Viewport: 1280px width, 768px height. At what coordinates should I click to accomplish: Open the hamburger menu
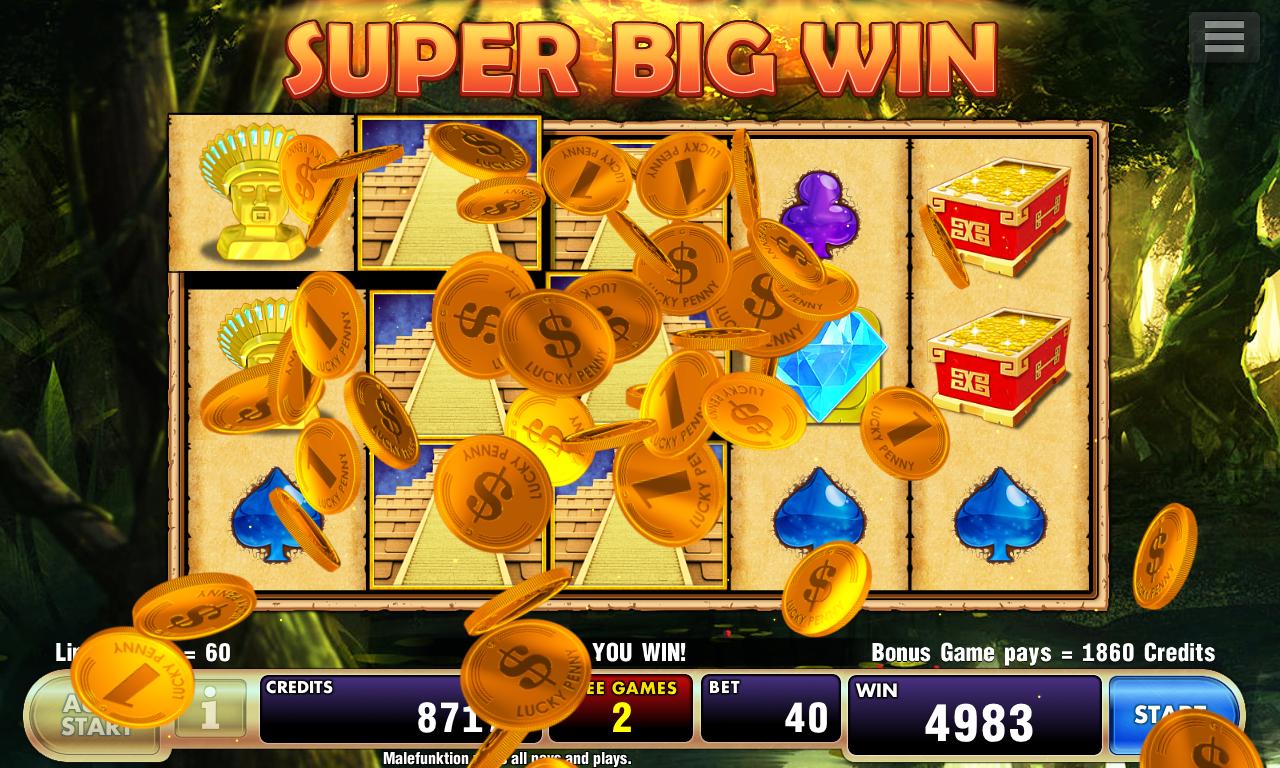pos(1223,38)
